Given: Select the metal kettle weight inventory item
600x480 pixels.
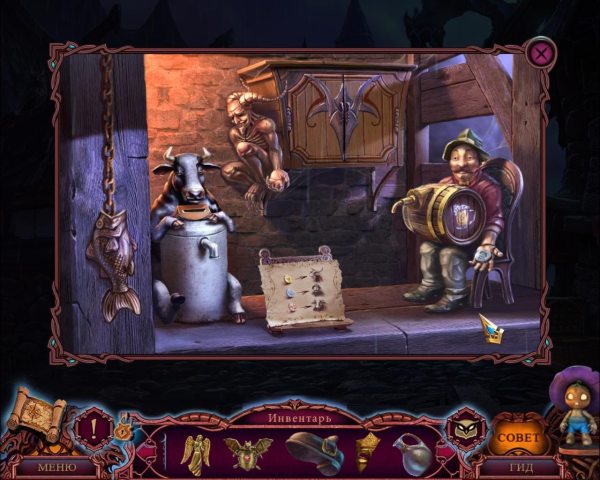Looking at the screenshot, I should (x=411, y=453).
